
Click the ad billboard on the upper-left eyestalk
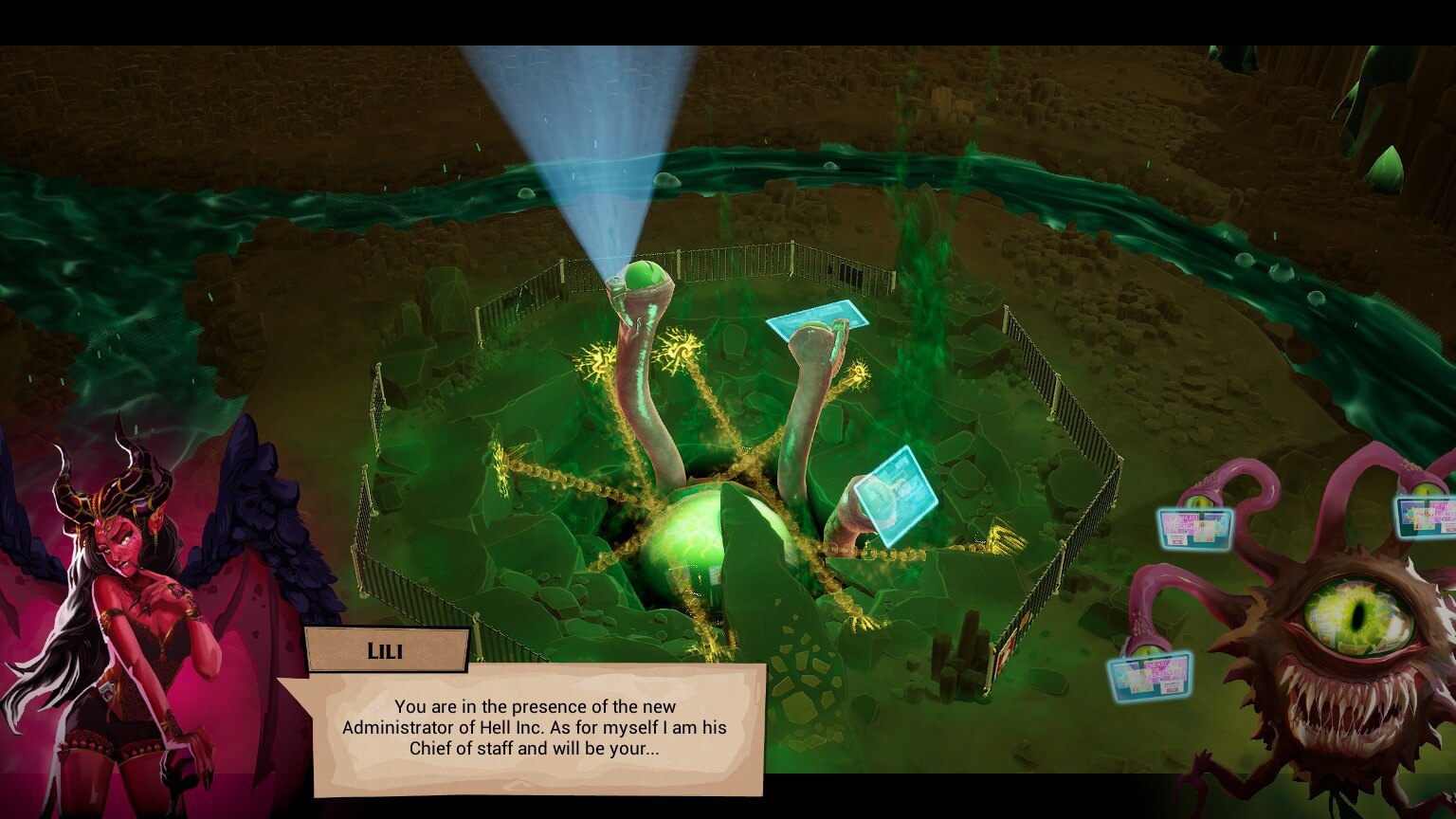pyautogui.click(x=1194, y=529)
